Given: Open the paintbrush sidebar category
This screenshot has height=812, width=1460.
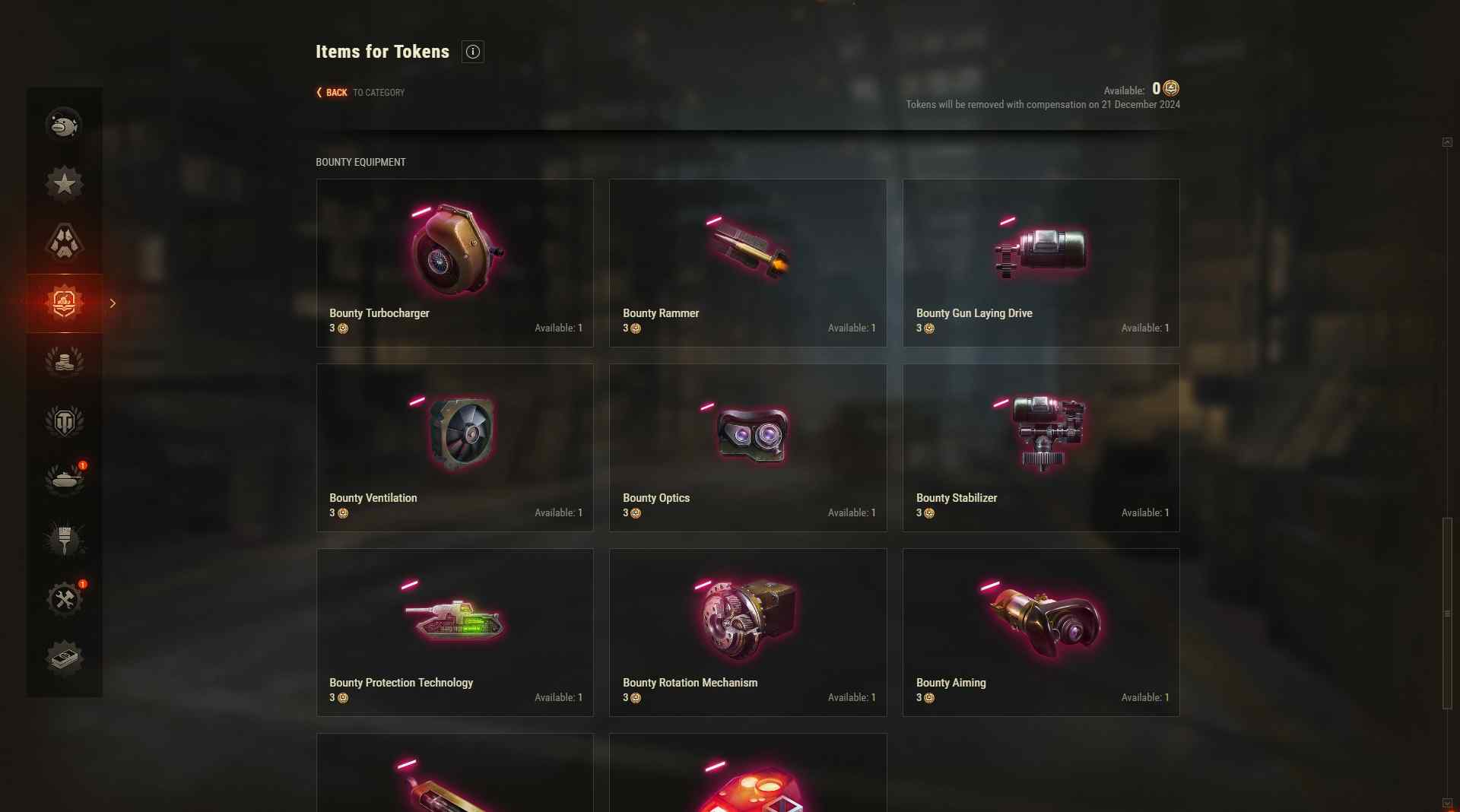Looking at the screenshot, I should [x=65, y=540].
